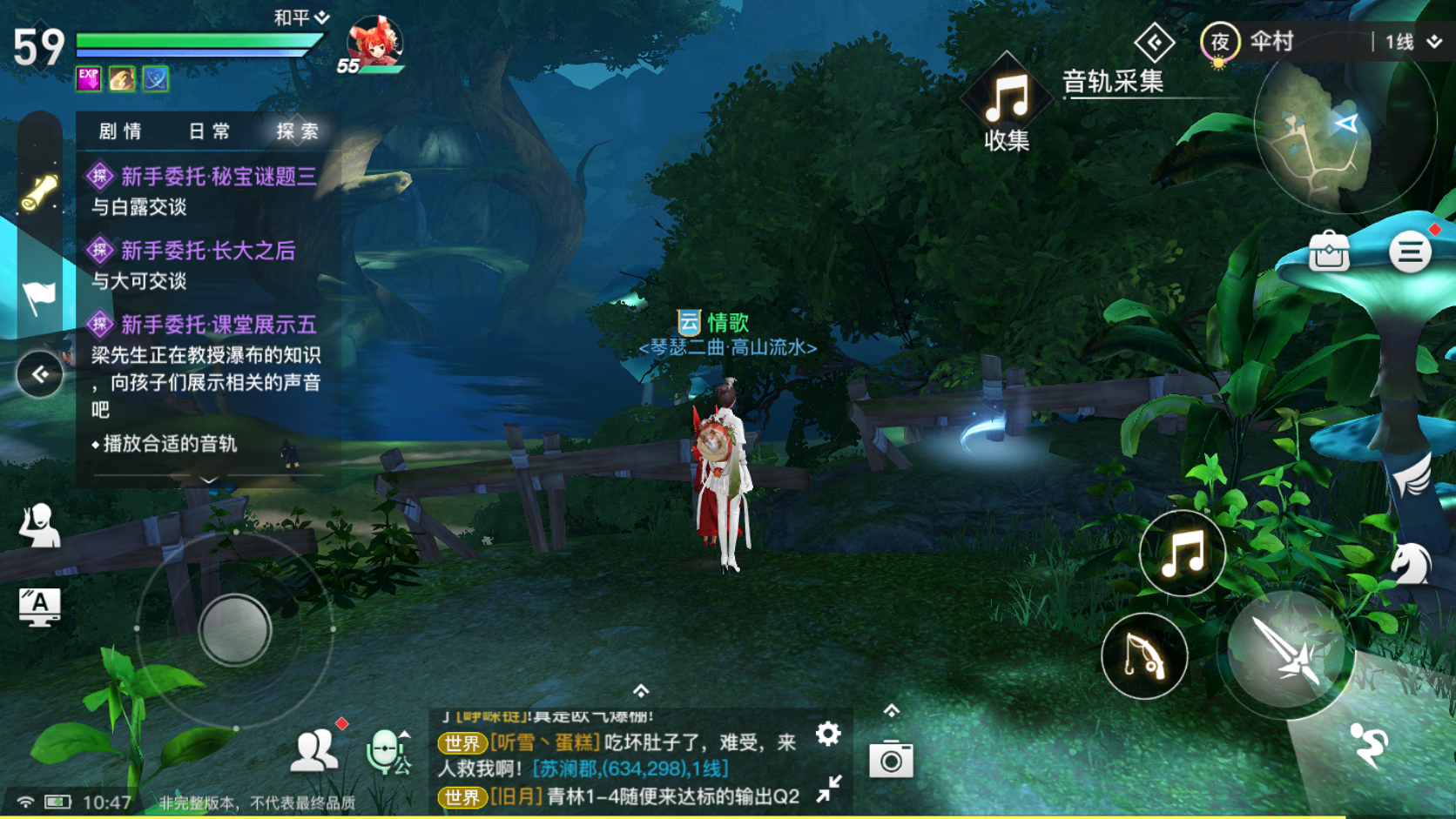Activate the round music note skill
Screen dimensions: 1456x819
point(1182,554)
